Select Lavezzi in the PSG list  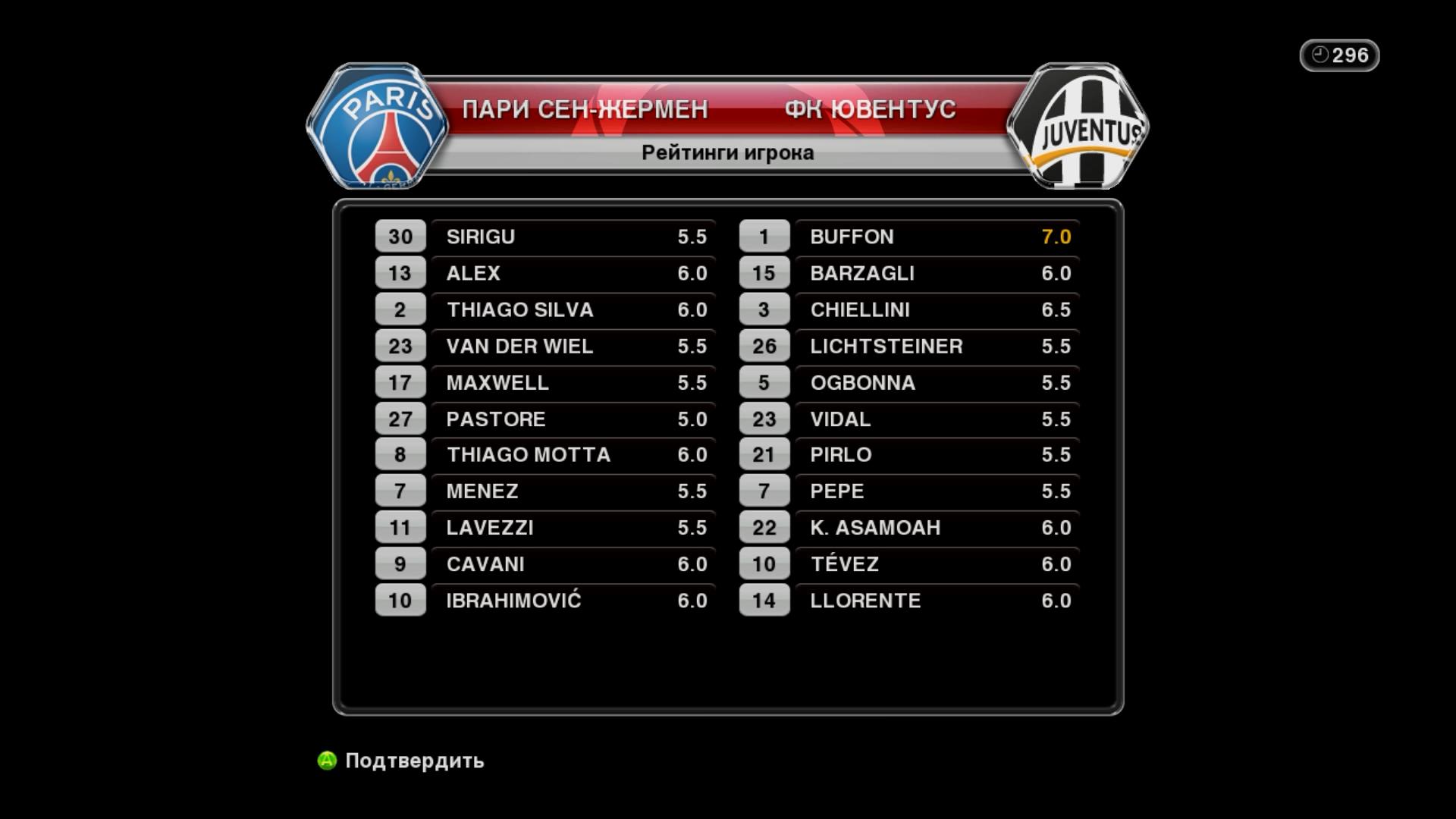pyautogui.click(x=573, y=528)
